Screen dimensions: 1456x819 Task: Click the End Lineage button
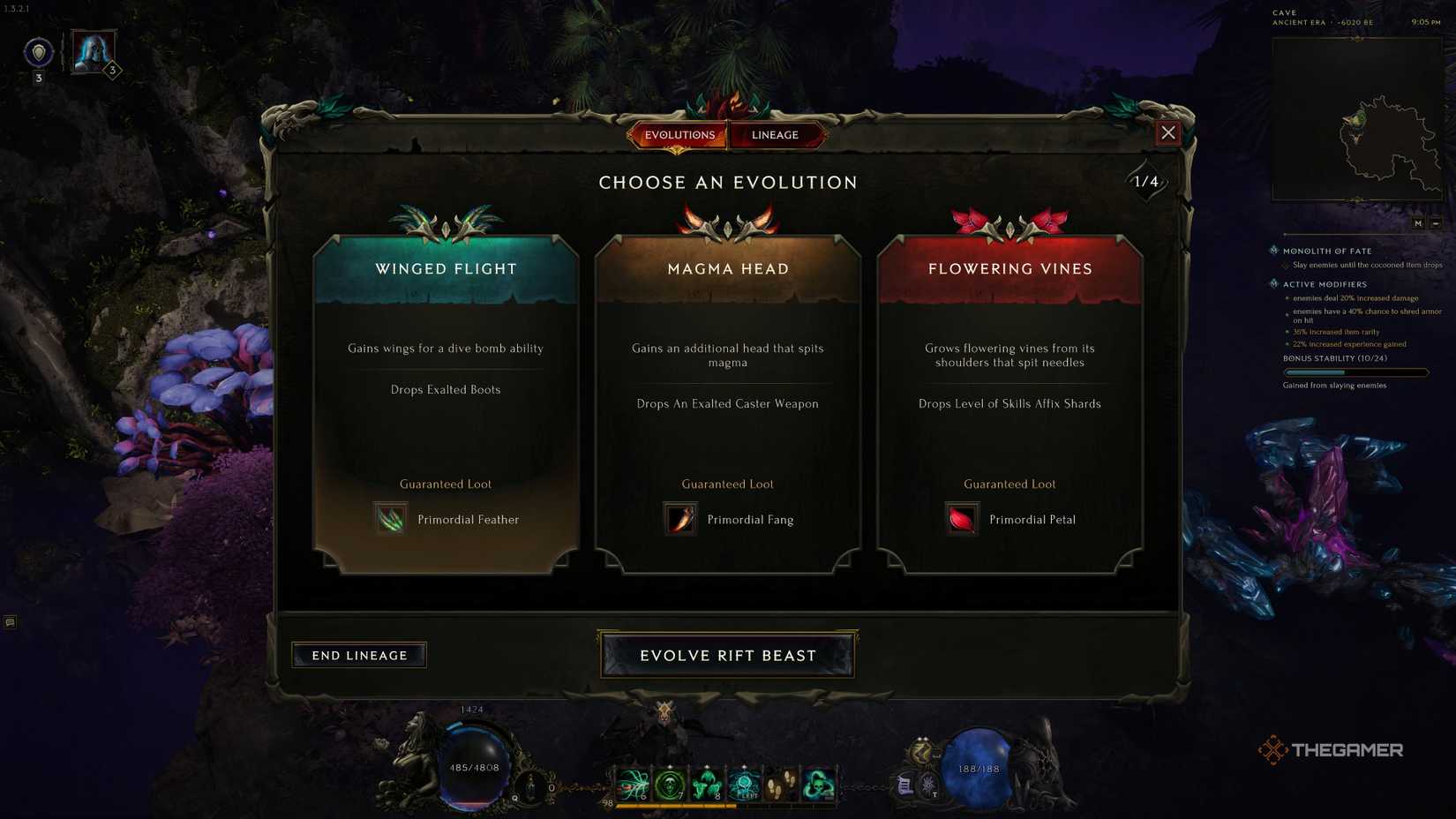358,655
